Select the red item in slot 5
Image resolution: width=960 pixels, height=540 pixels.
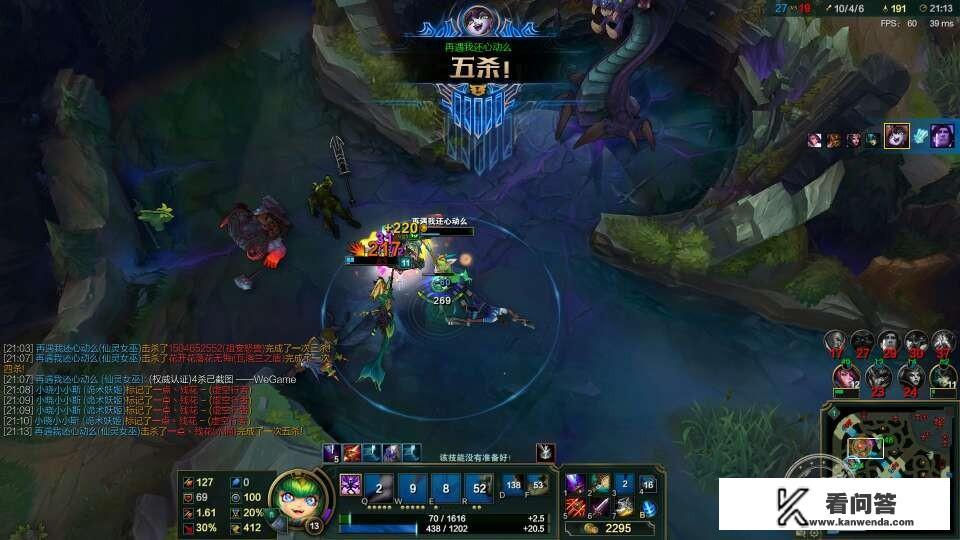[577, 507]
